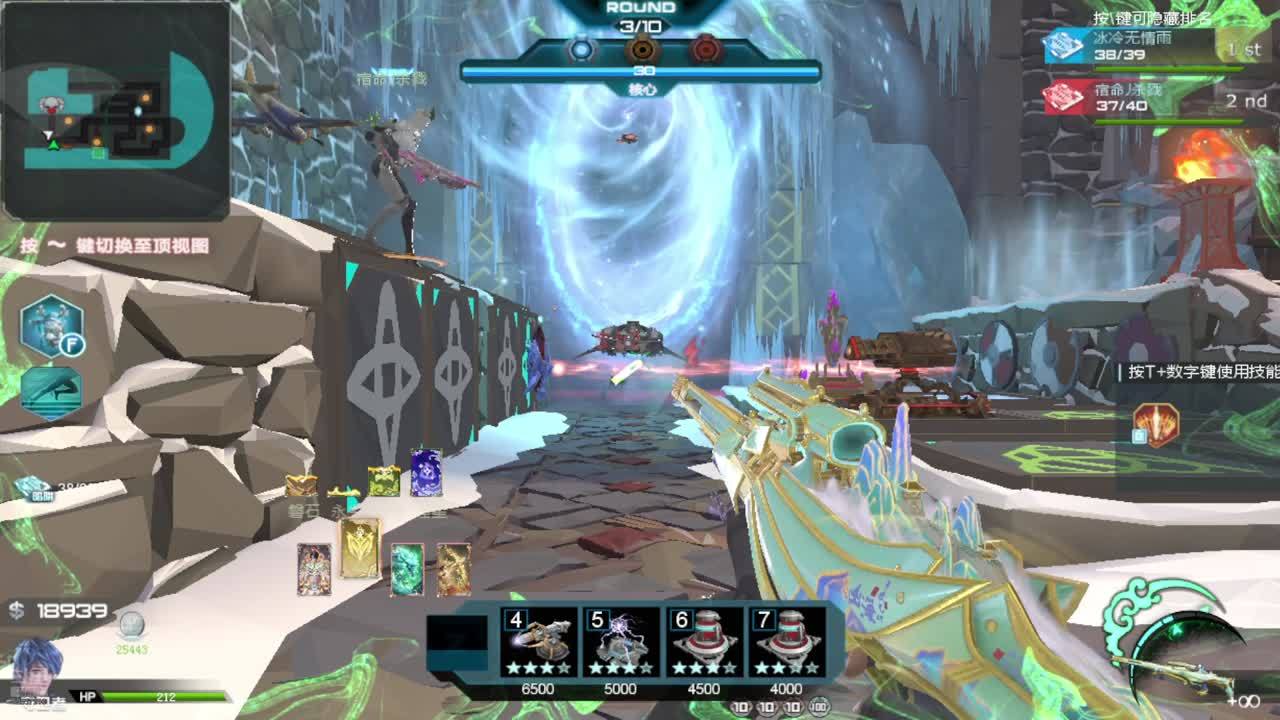Select the orange-gold card on the right
This screenshot has width=1280, height=720.
click(453, 569)
